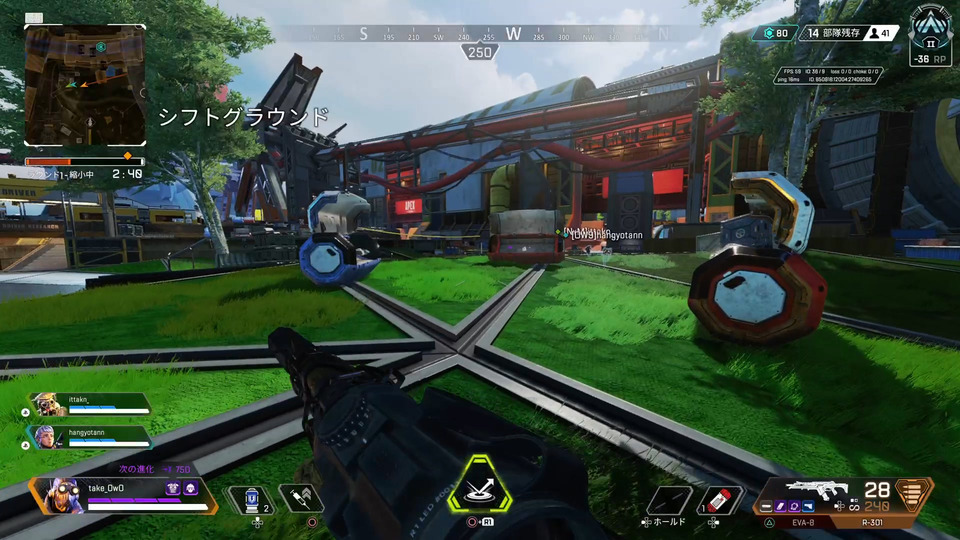Viewport: 960px width, 540px height.
Task: Open the minimap in the corner
Action: tap(86, 86)
